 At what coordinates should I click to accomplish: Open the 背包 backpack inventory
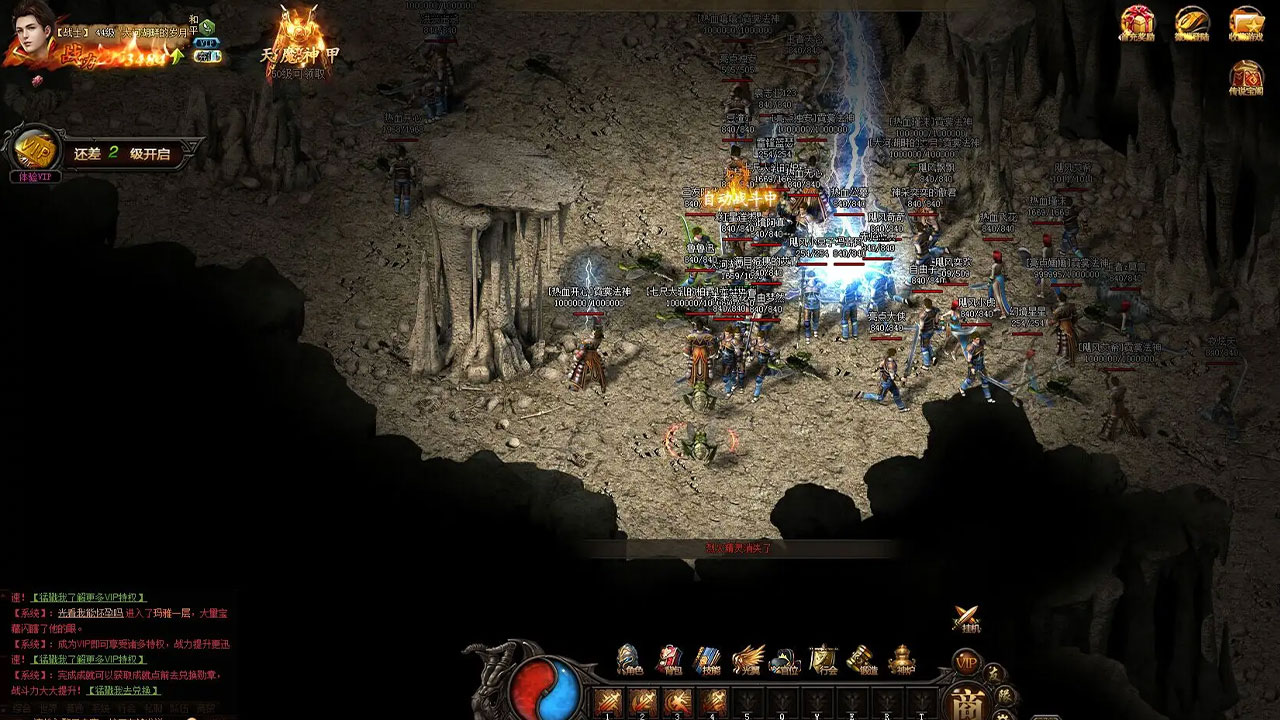(x=669, y=661)
